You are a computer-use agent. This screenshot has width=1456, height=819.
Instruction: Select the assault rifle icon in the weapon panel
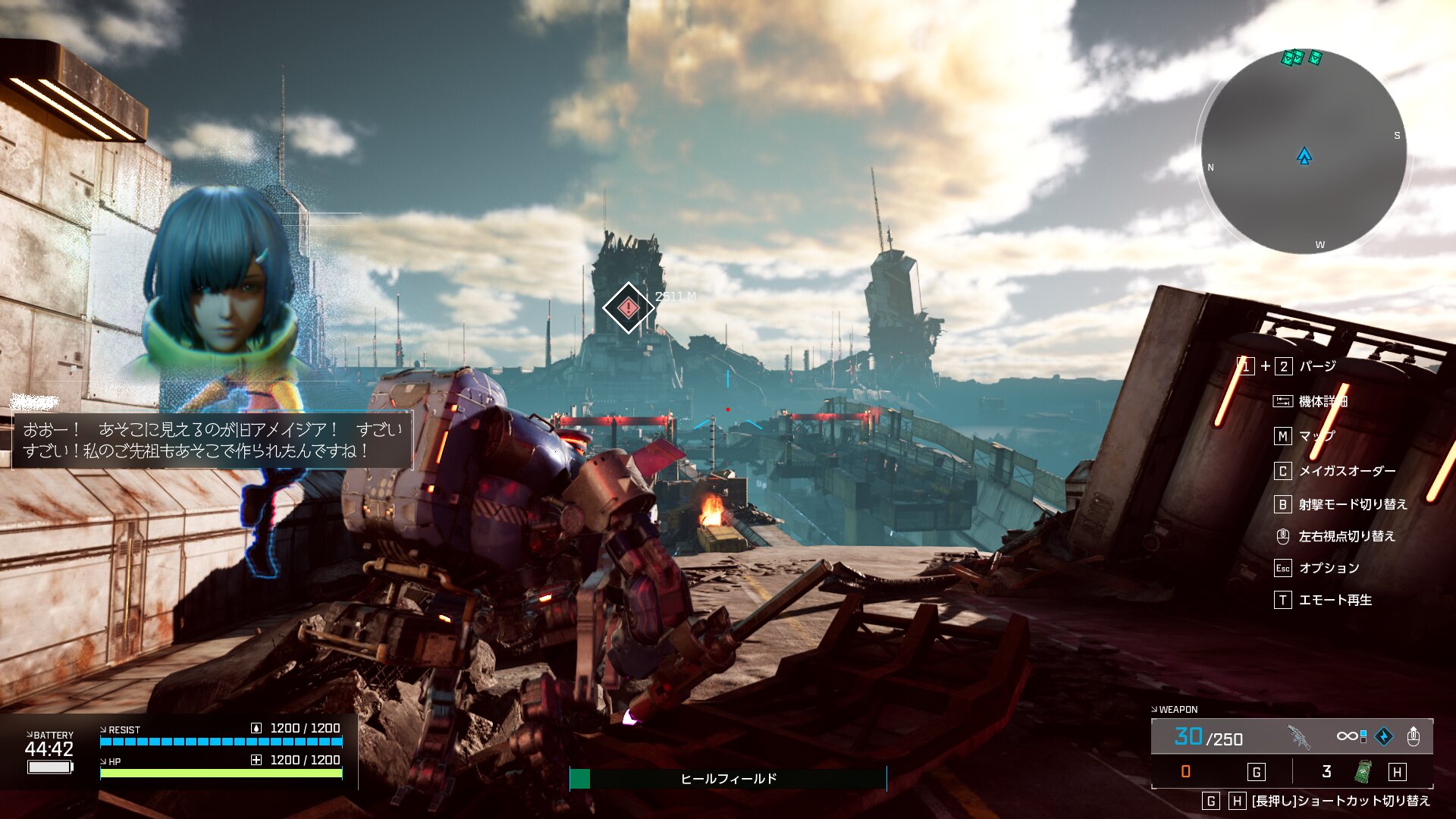[1299, 736]
